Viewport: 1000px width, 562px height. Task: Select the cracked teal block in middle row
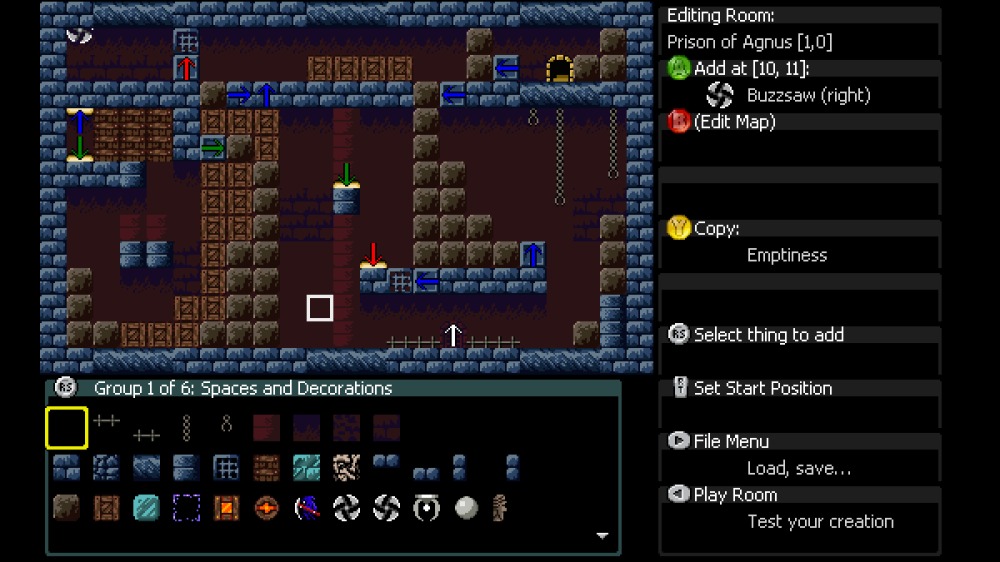(x=306, y=468)
